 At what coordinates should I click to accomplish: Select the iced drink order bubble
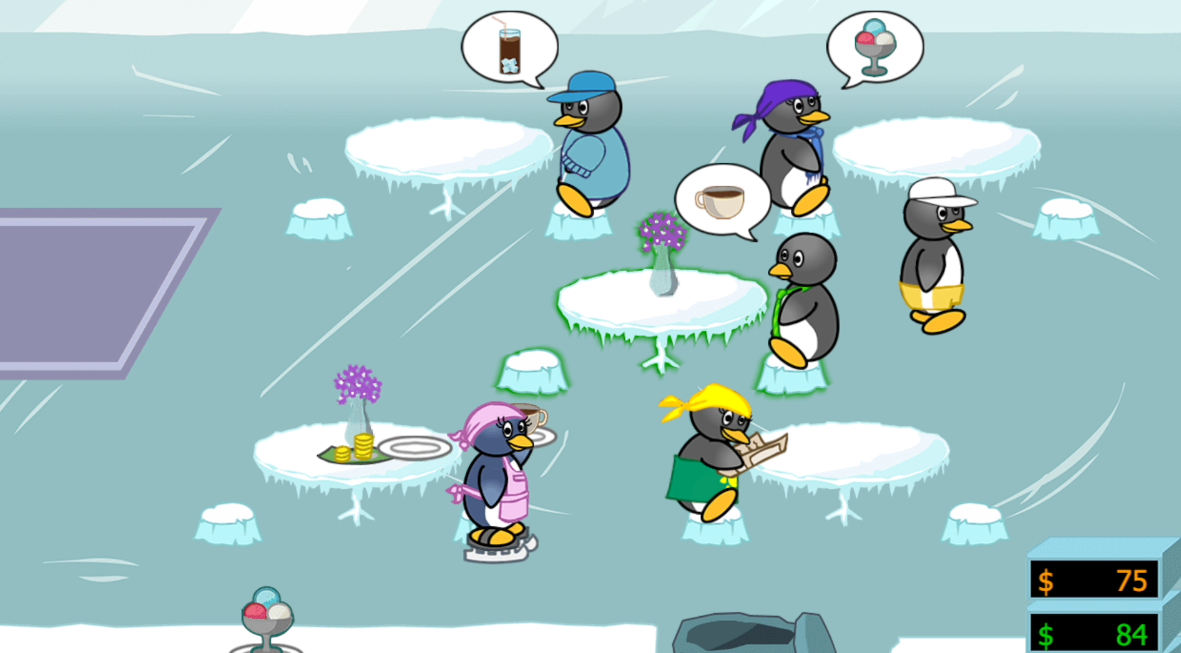pyautogui.click(x=509, y=49)
